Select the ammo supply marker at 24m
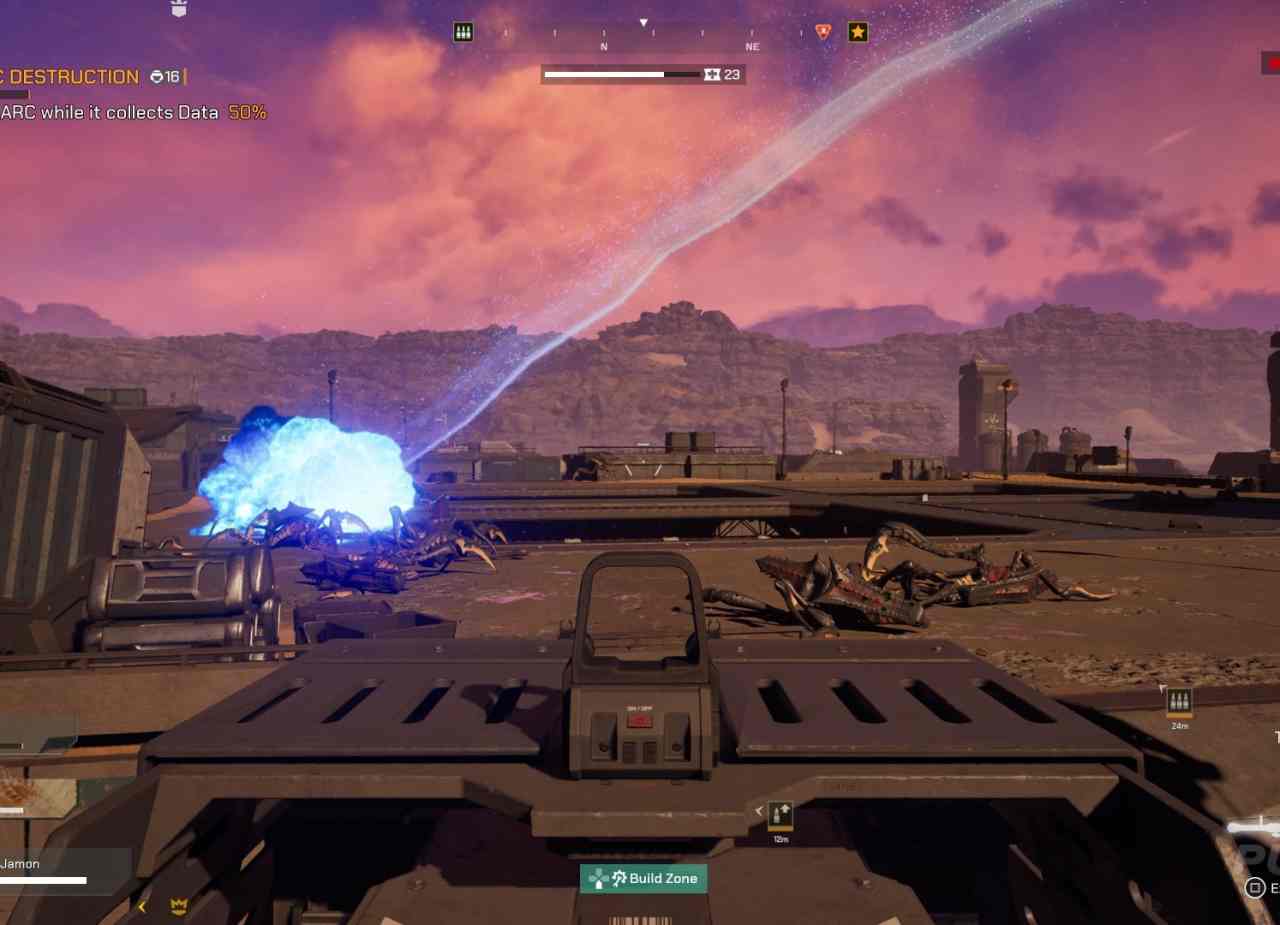 pos(1180,701)
